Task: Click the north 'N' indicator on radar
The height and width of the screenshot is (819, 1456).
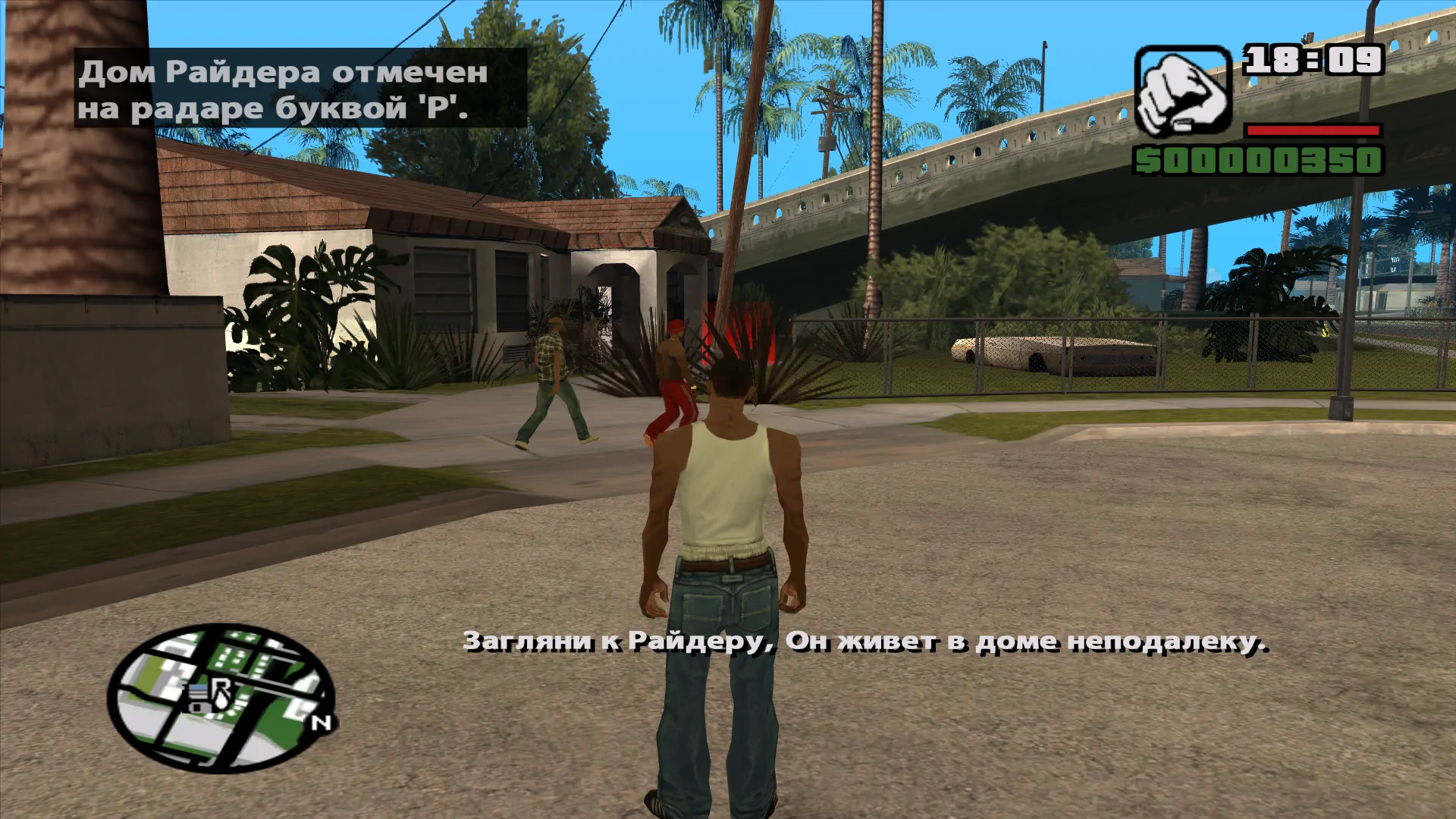Action: (322, 723)
